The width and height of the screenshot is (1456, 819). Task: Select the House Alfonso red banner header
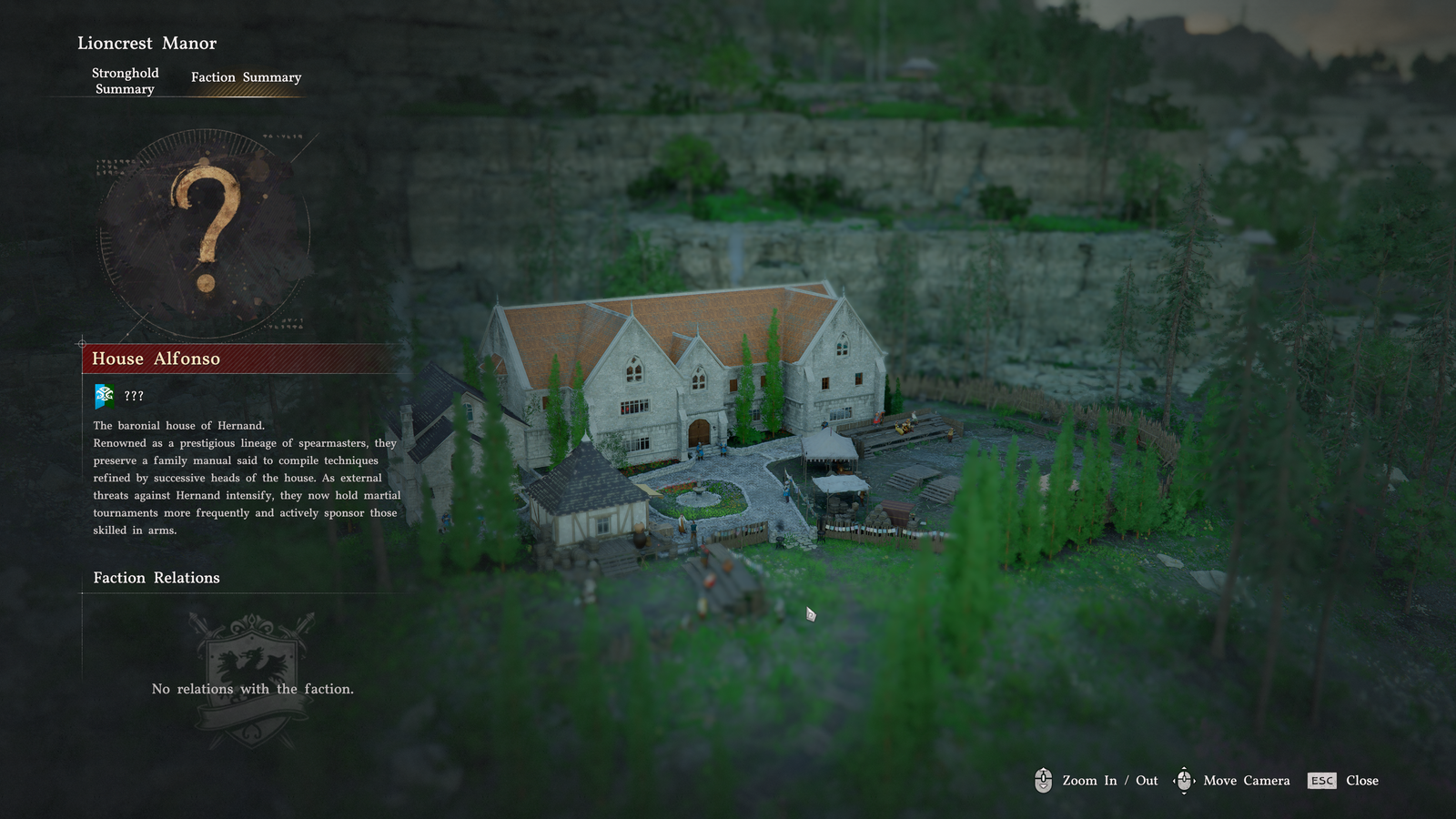point(155,359)
